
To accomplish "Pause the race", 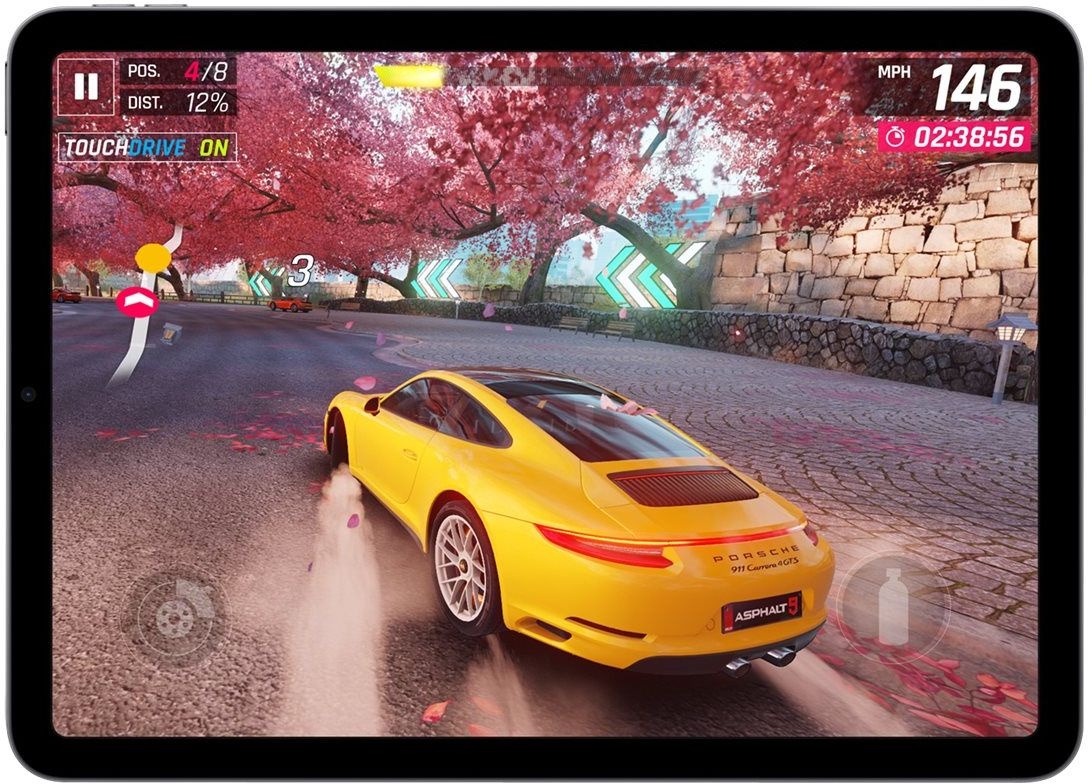I will click(86, 87).
